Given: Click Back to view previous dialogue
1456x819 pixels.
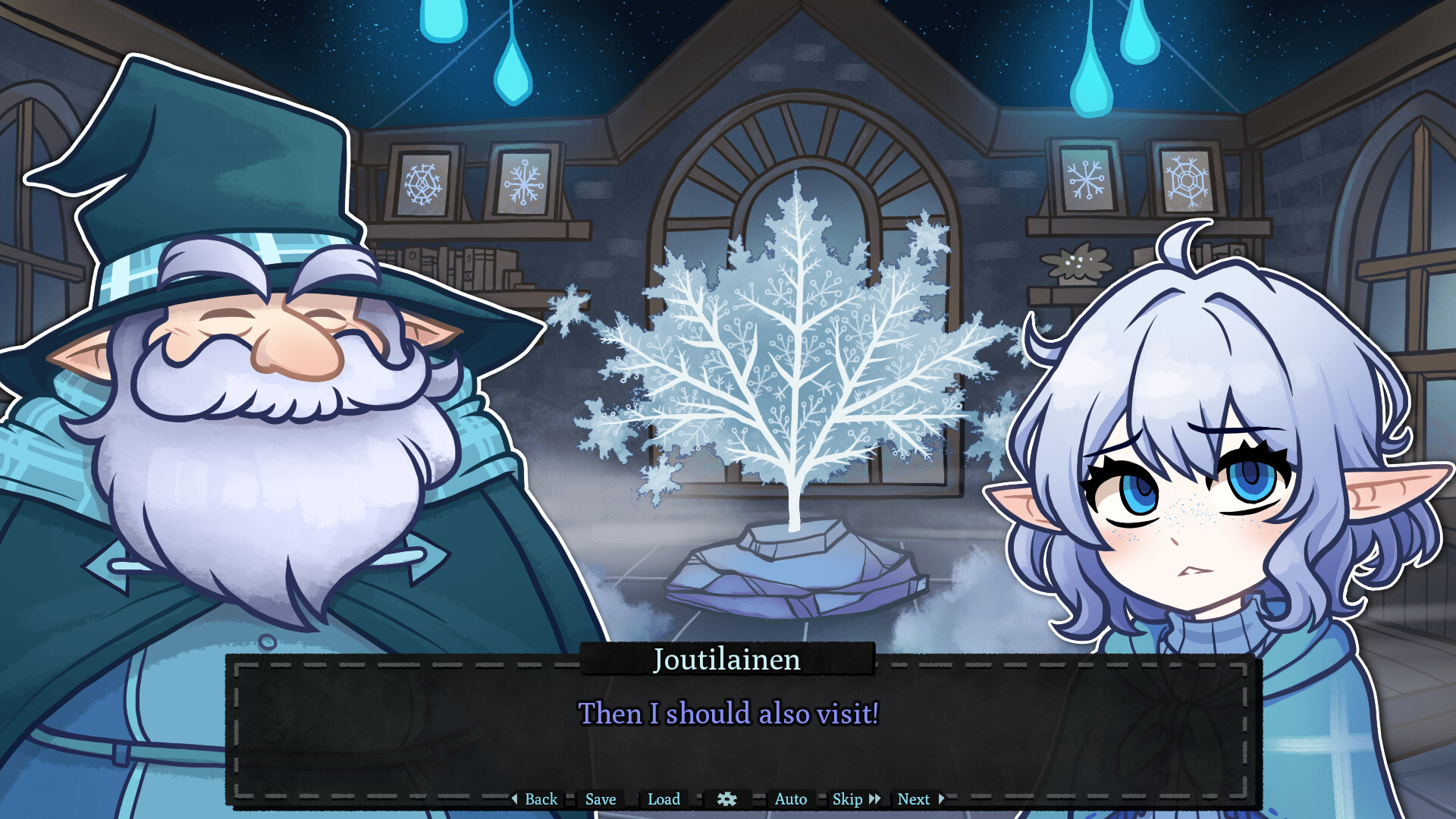Looking at the screenshot, I should tap(540, 799).
